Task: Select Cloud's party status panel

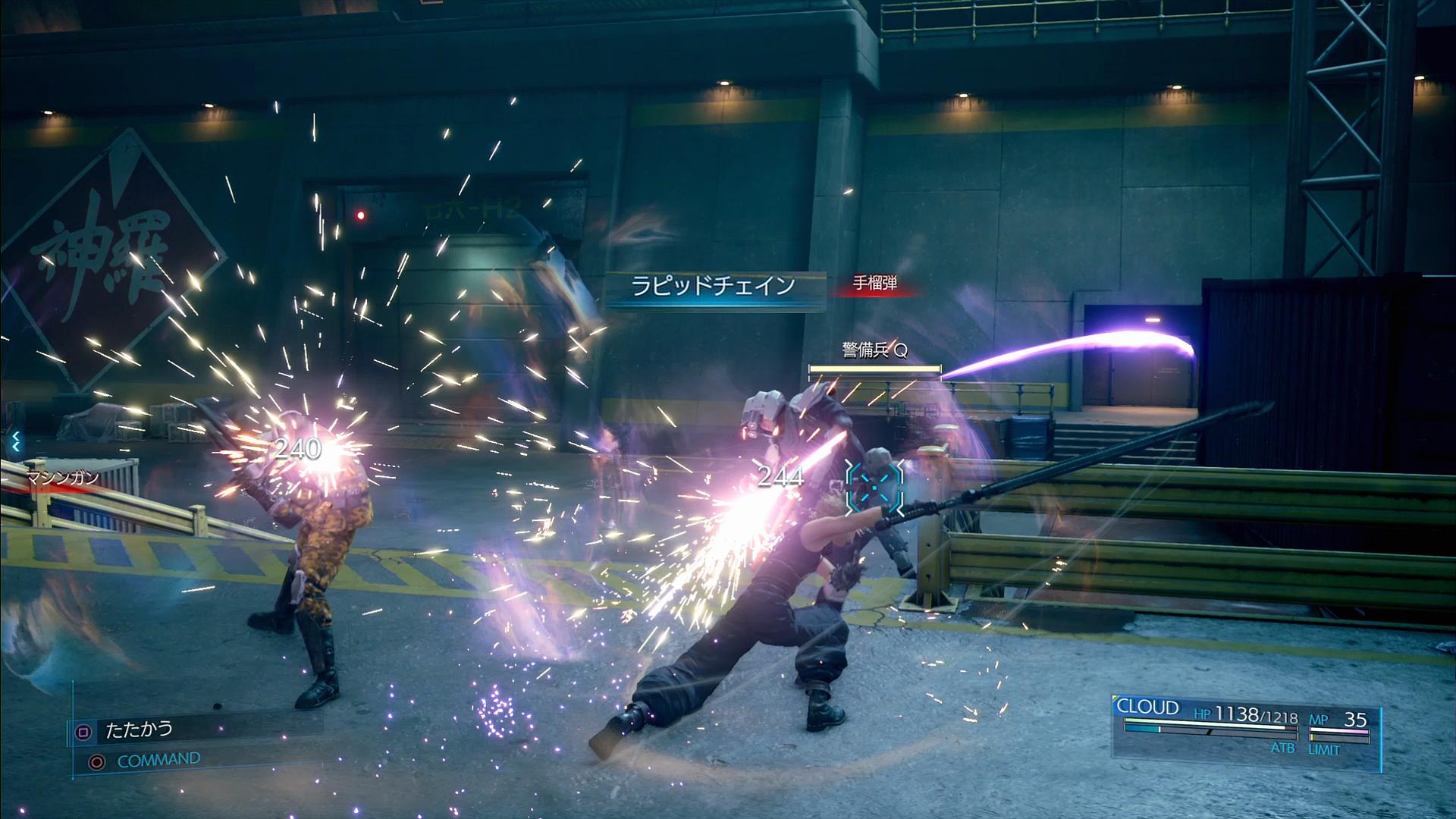Action: click(1245, 726)
